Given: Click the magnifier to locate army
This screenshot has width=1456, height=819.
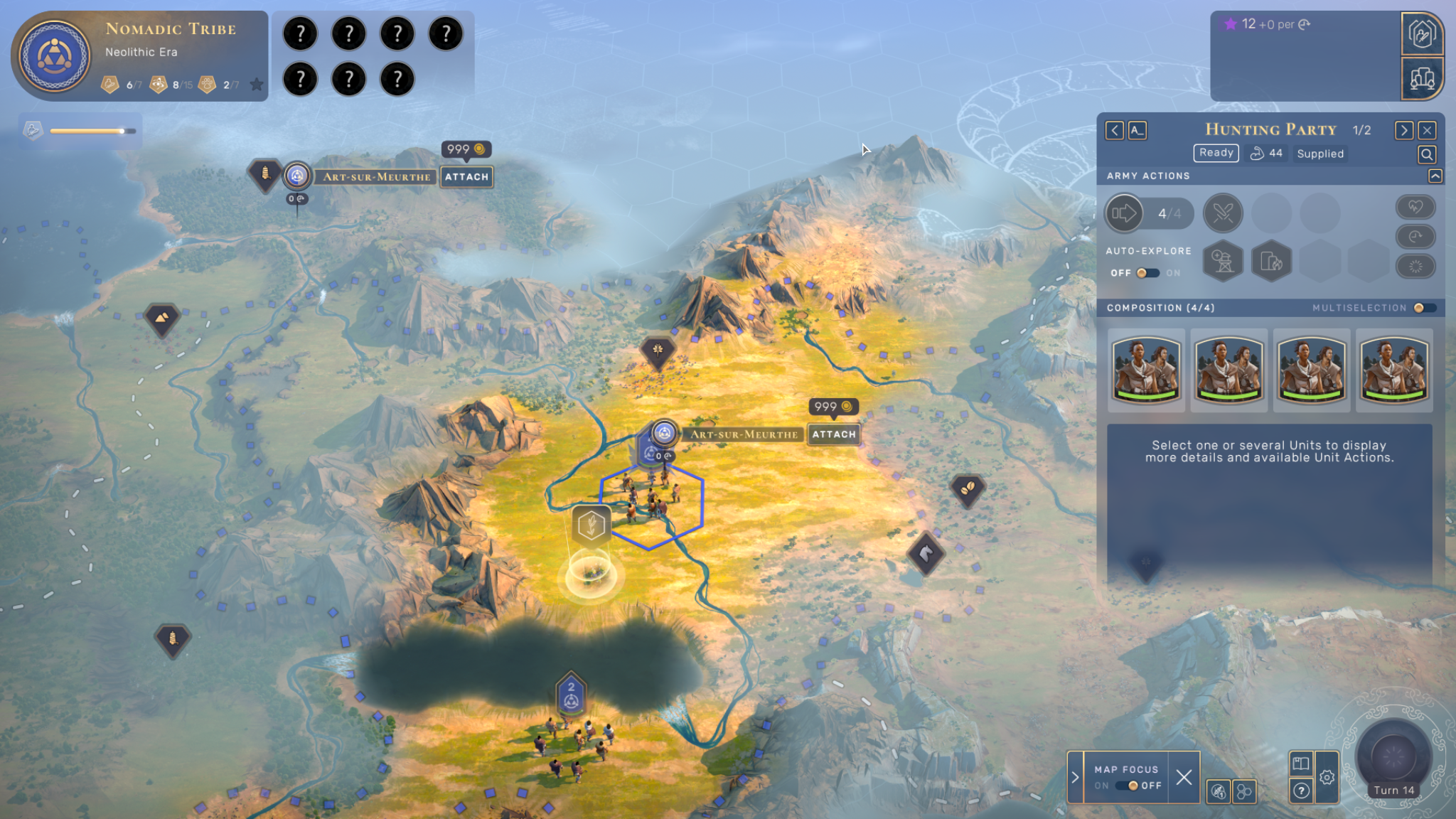Looking at the screenshot, I should (1426, 154).
